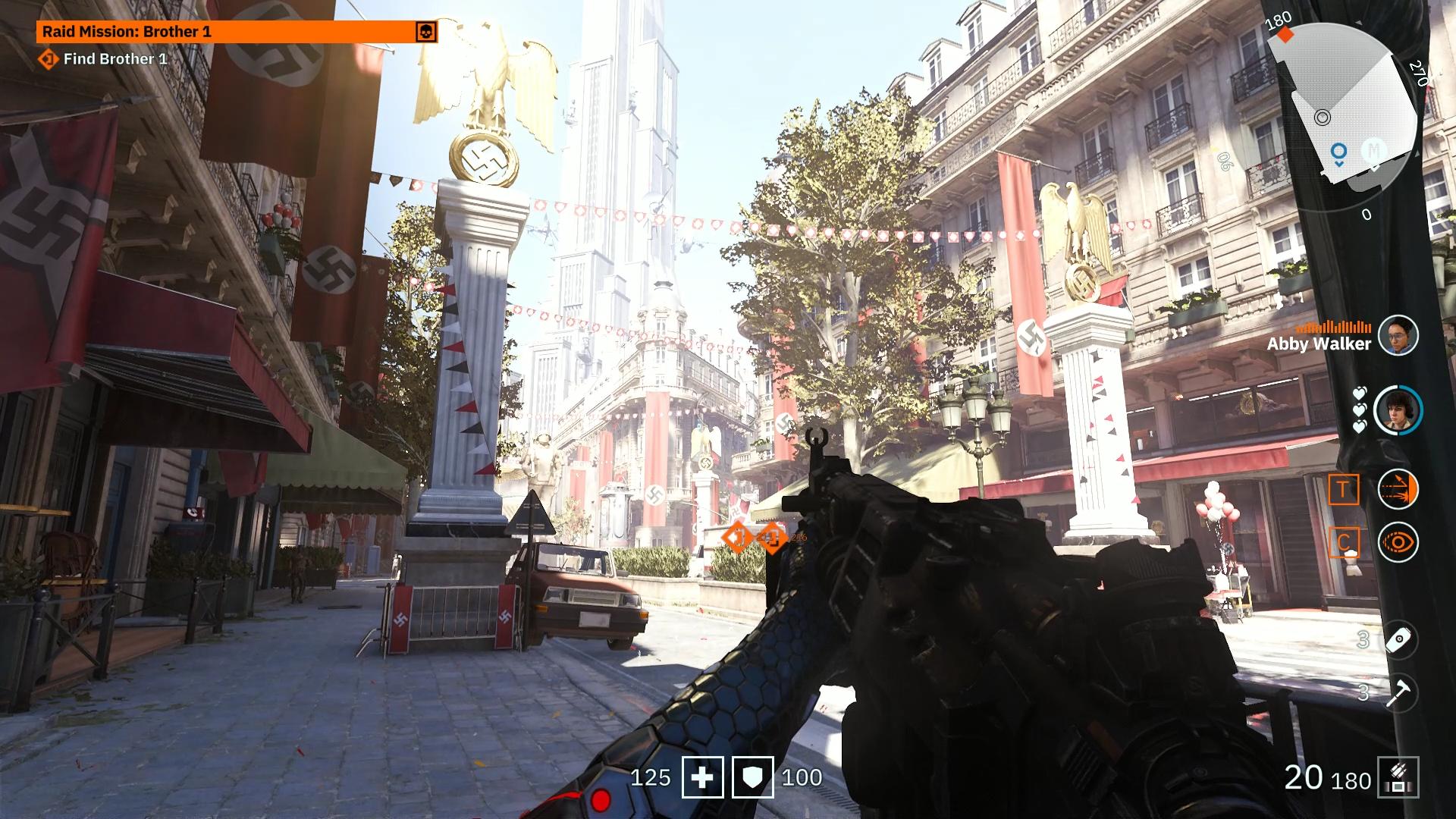The image size is (1456, 819).
Task: Activate the eye cloak ability icon
Action: pos(1398,542)
